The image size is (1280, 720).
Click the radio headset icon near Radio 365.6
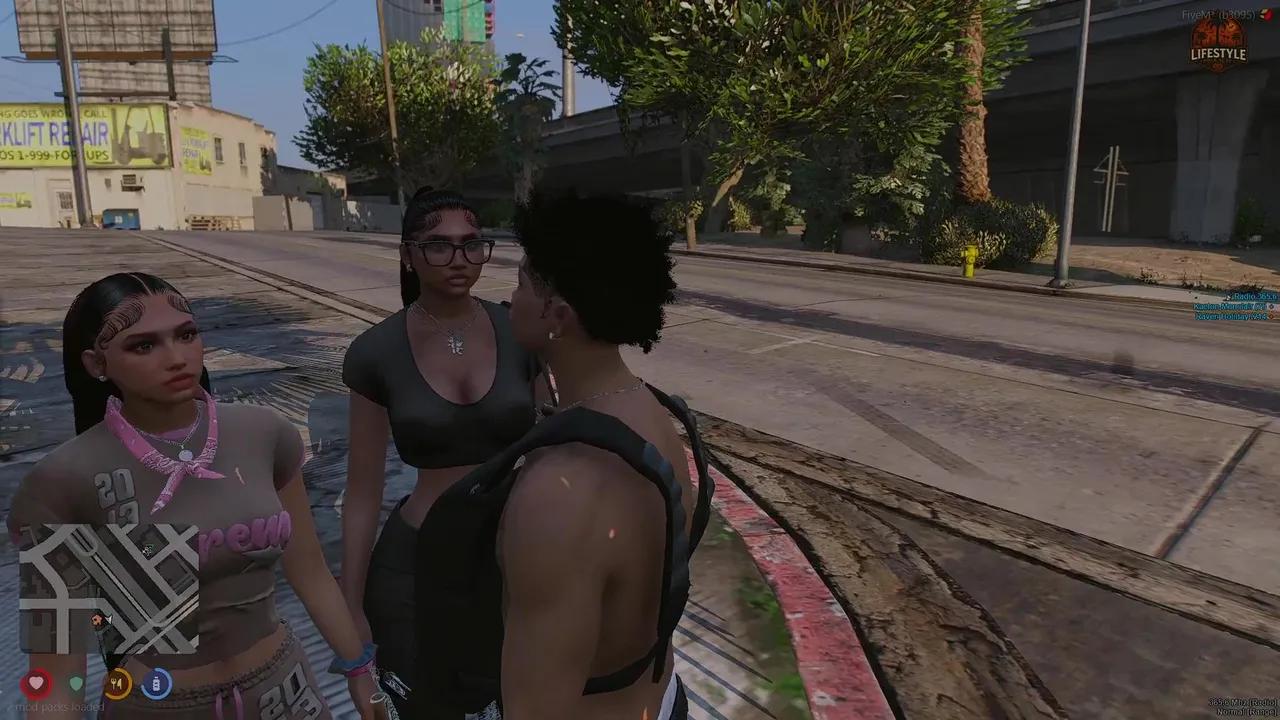(1229, 297)
